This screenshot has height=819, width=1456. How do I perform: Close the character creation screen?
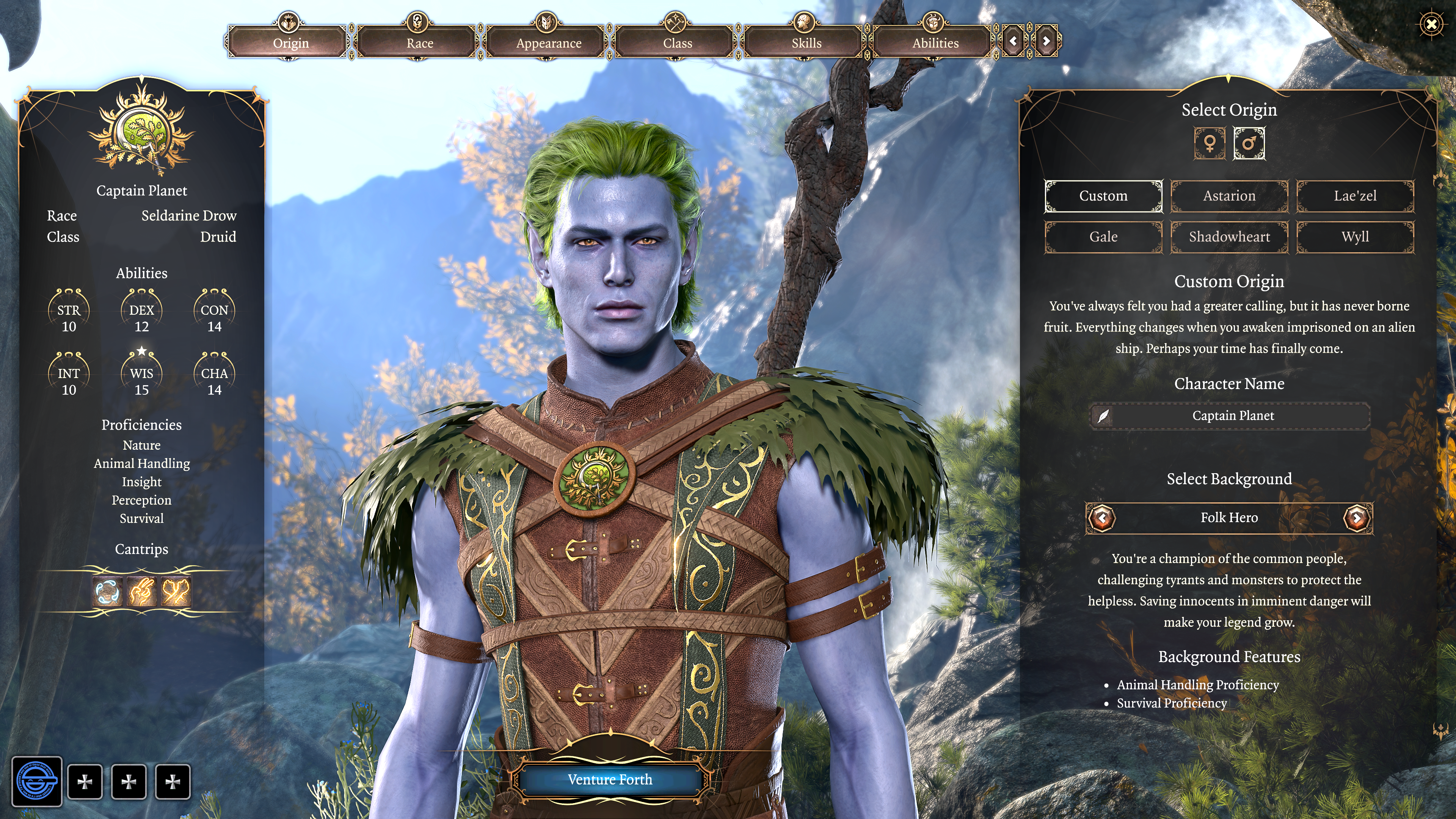(x=1431, y=24)
